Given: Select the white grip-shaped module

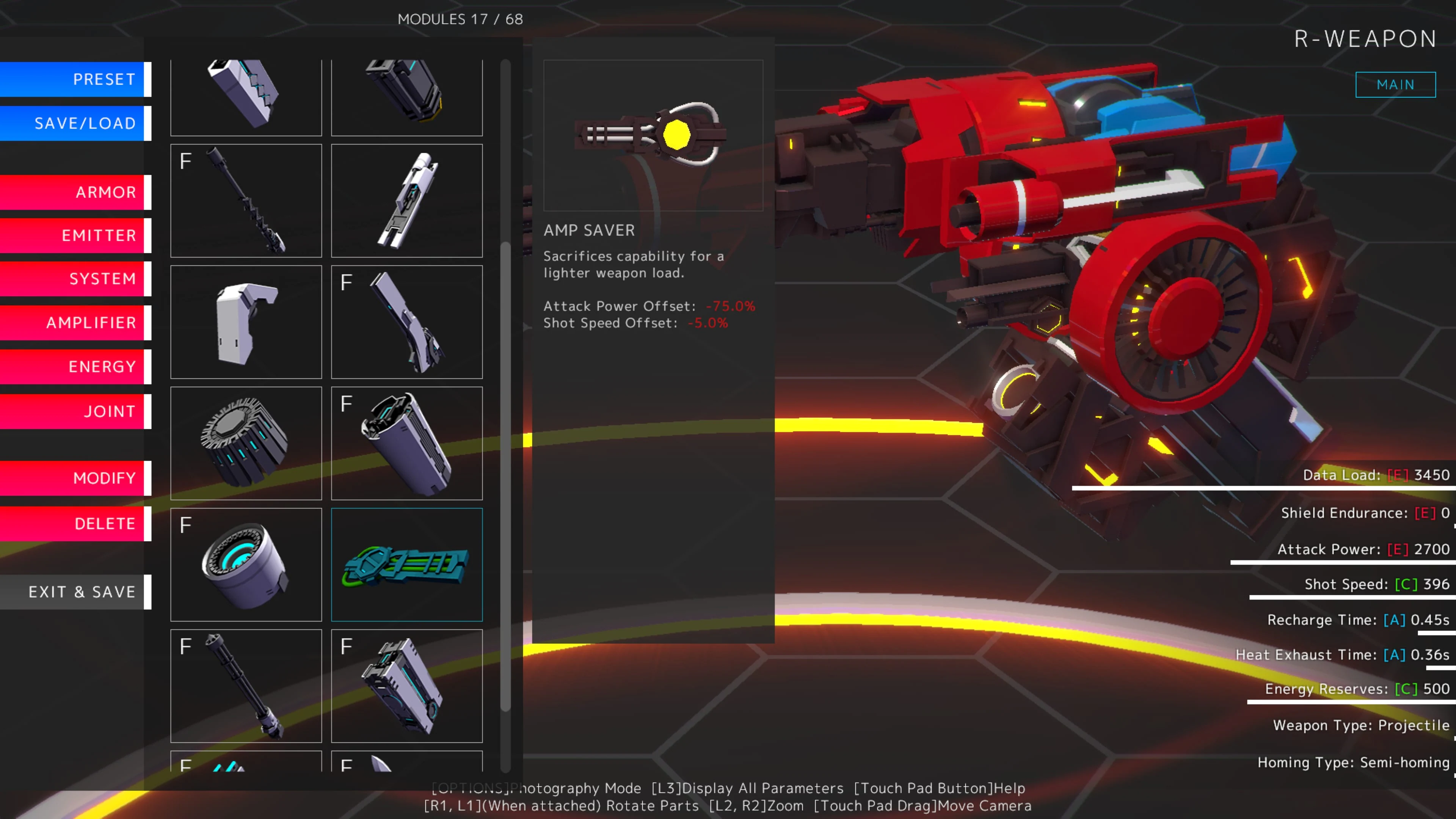Looking at the screenshot, I should point(246,322).
